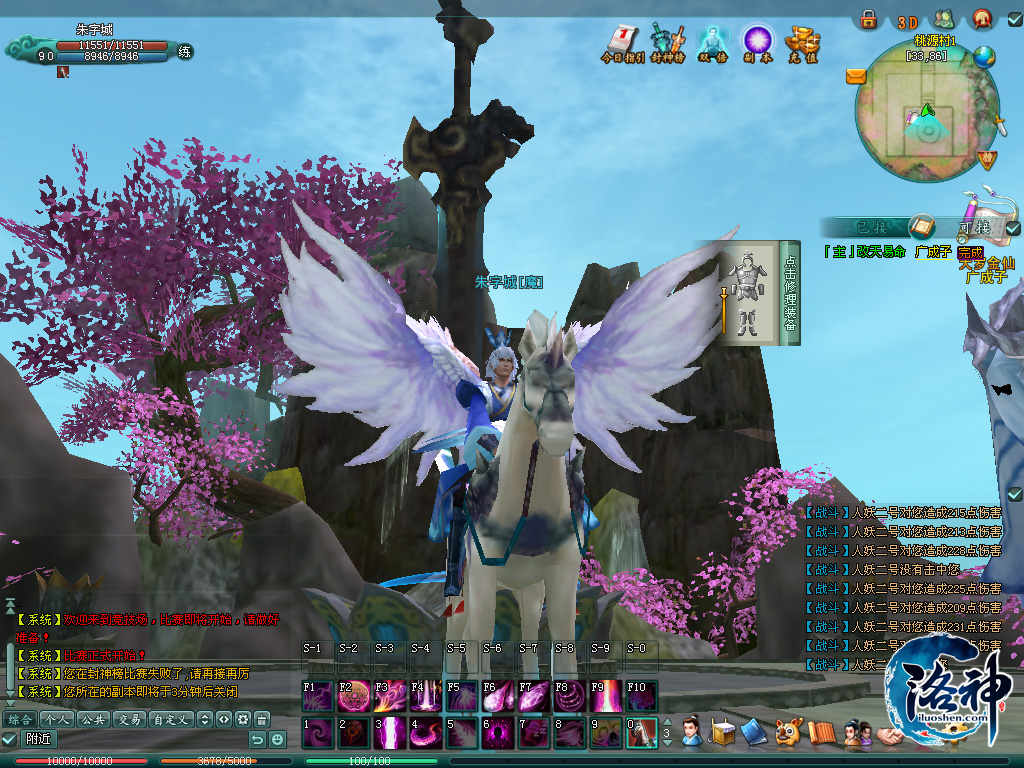
Task: Click the 附近 nearby chat input field
Action: pyautogui.click(x=130, y=739)
